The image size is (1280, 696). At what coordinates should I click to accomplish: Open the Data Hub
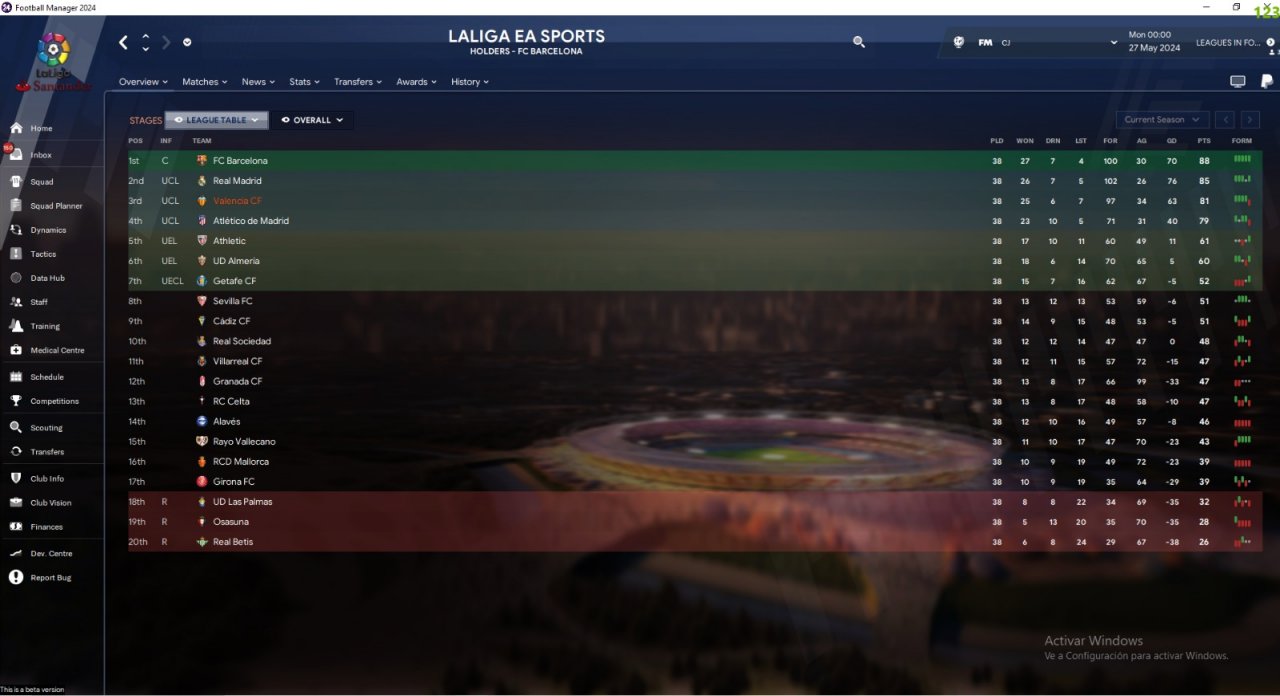47,278
